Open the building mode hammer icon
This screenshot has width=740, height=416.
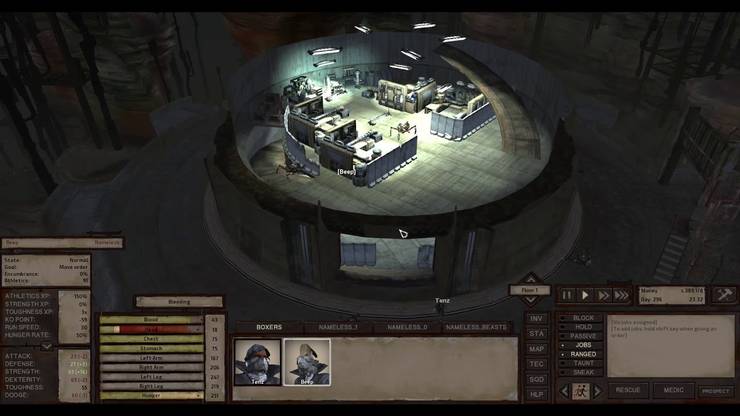tap(724, 295)
